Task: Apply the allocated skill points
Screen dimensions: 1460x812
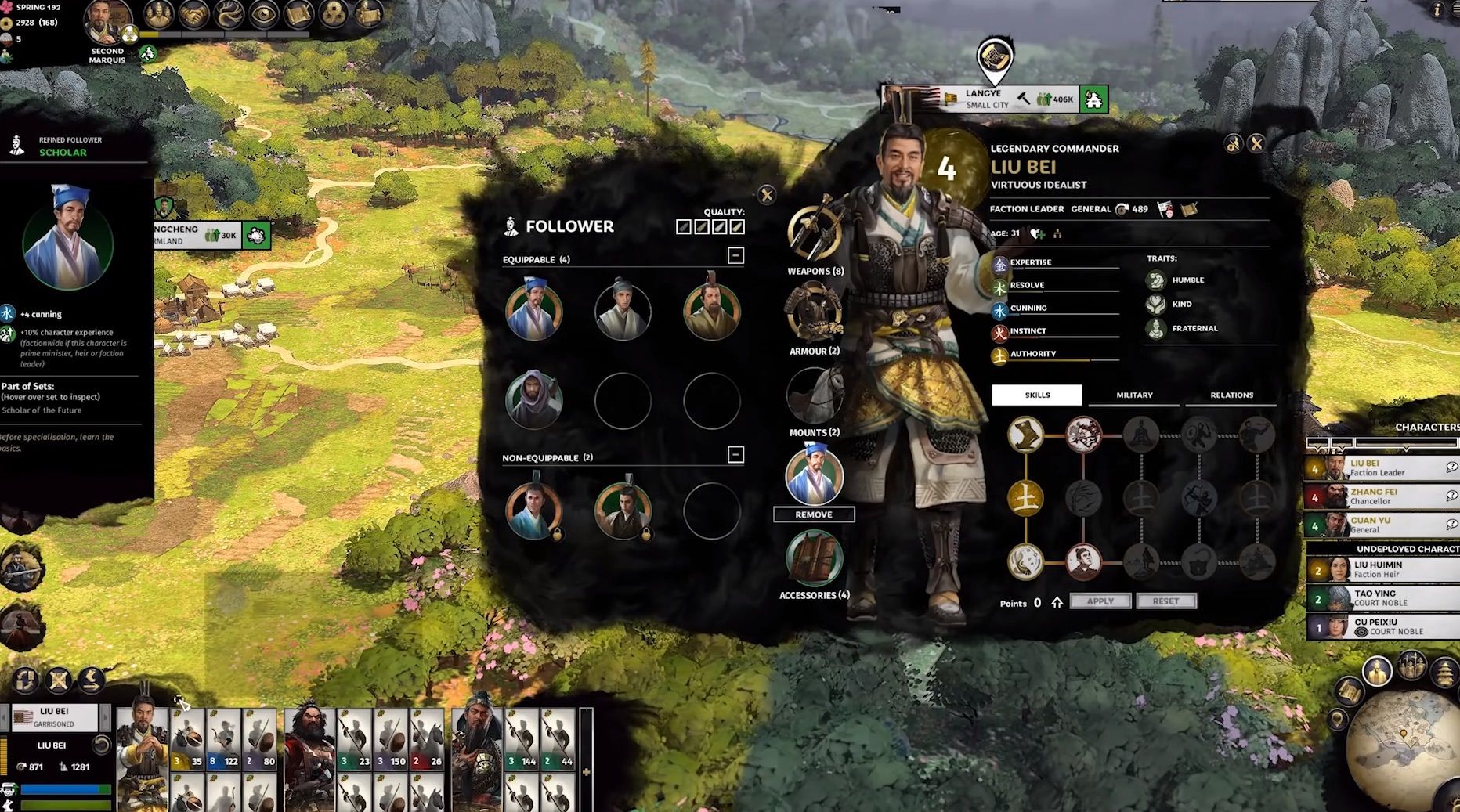Action: point(1100,601)
